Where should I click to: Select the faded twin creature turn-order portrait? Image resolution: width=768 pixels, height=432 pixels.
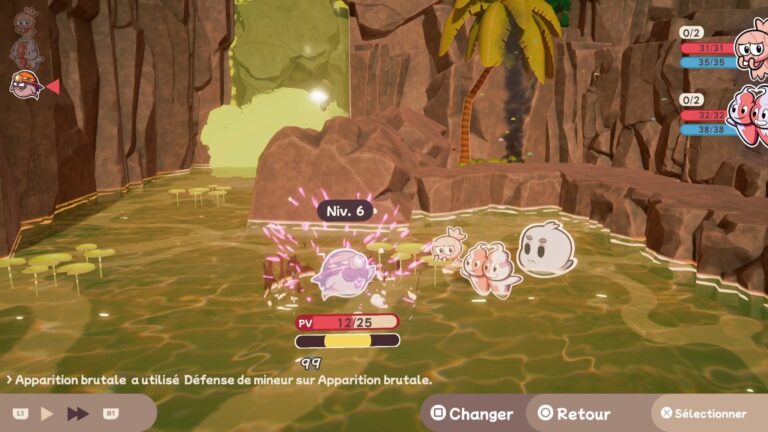pos(26,51)
